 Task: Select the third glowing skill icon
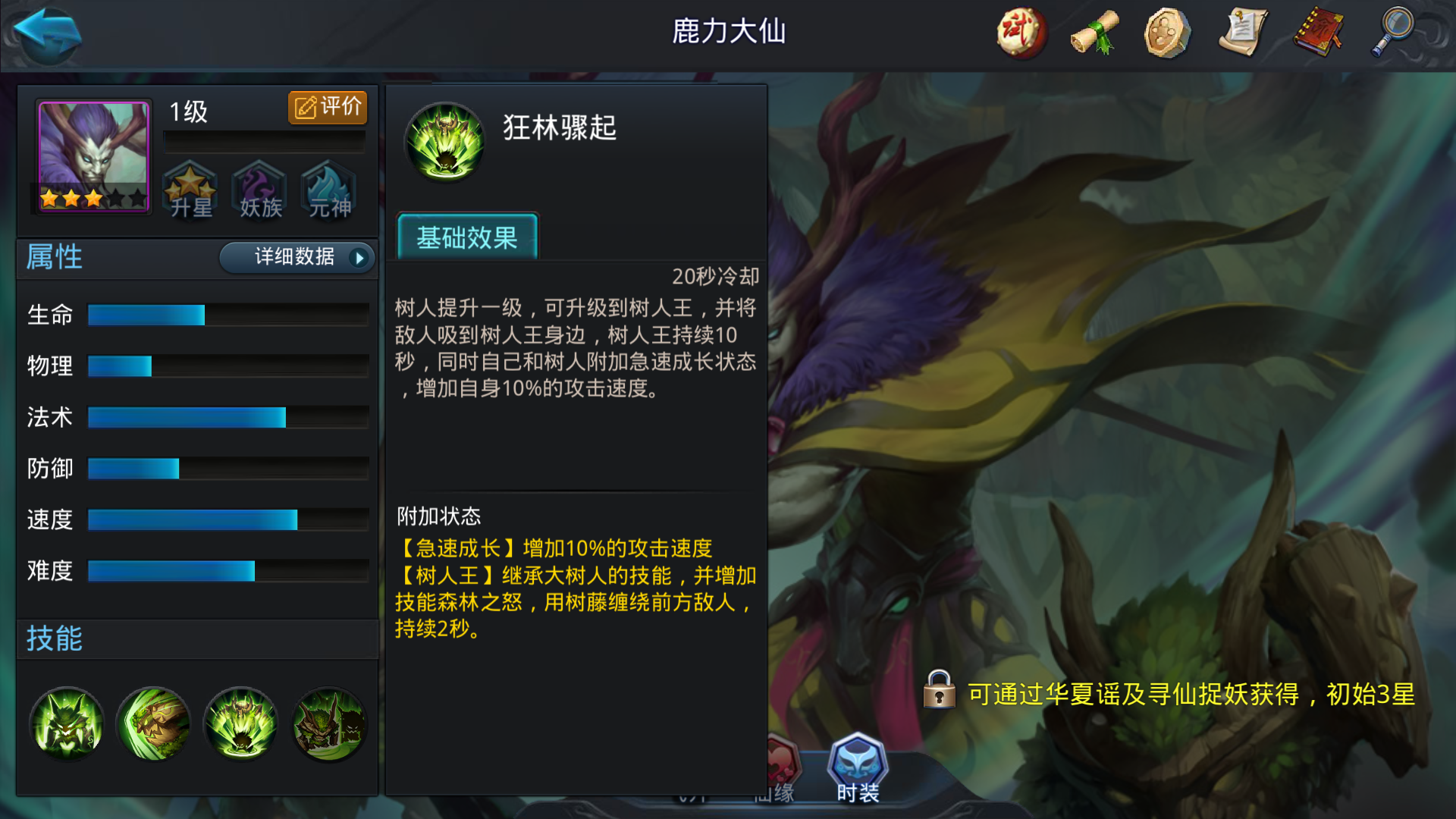(241, 724)
